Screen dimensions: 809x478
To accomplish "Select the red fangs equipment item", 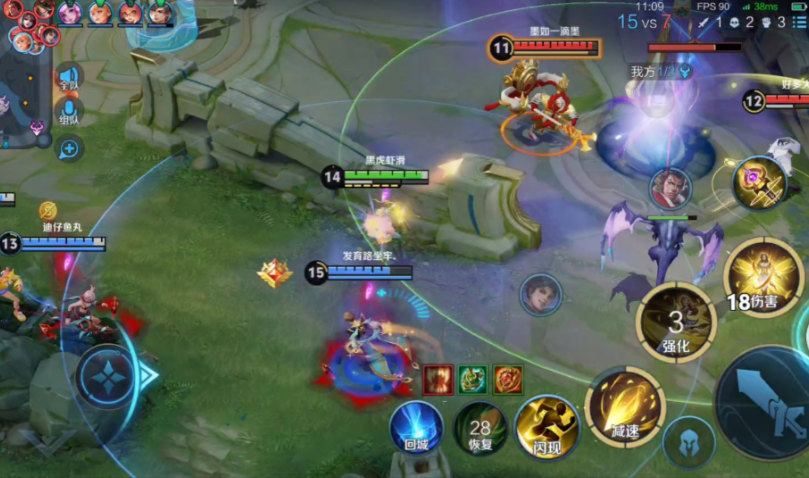I will [439, 379].
